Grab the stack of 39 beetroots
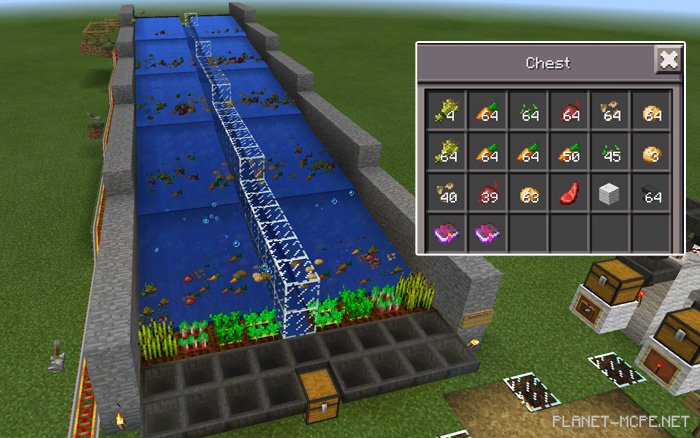 coord(486,194)
